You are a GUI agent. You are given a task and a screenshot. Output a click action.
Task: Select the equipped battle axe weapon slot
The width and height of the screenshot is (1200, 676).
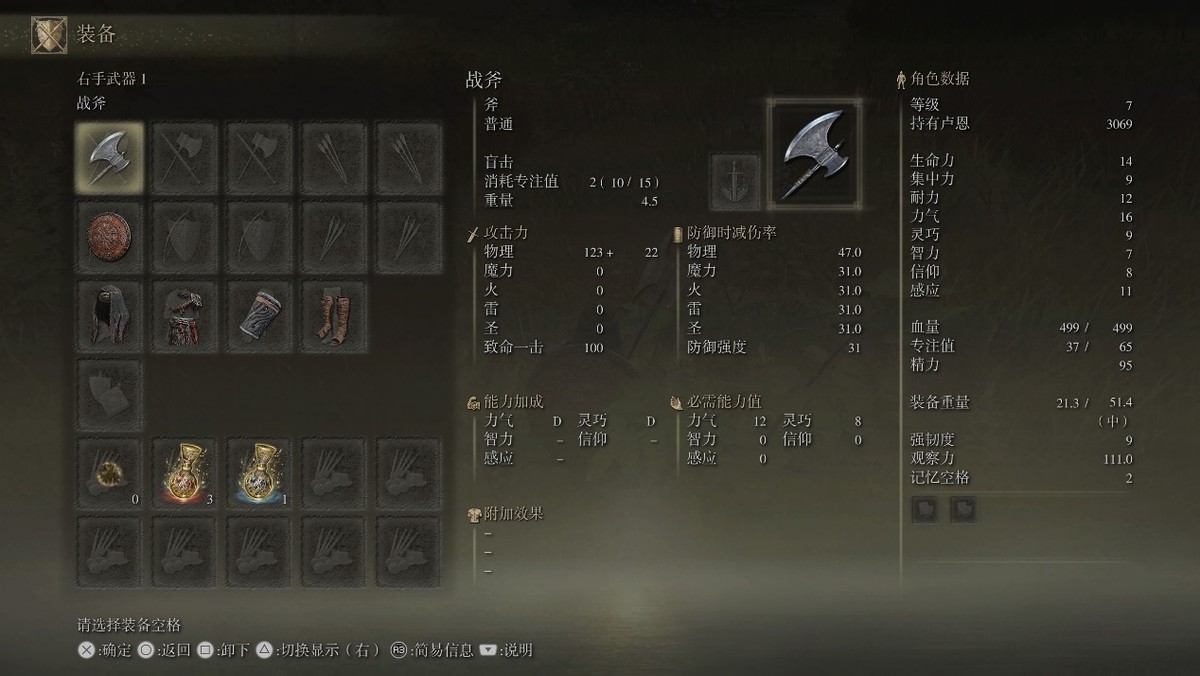coord(110,157)
